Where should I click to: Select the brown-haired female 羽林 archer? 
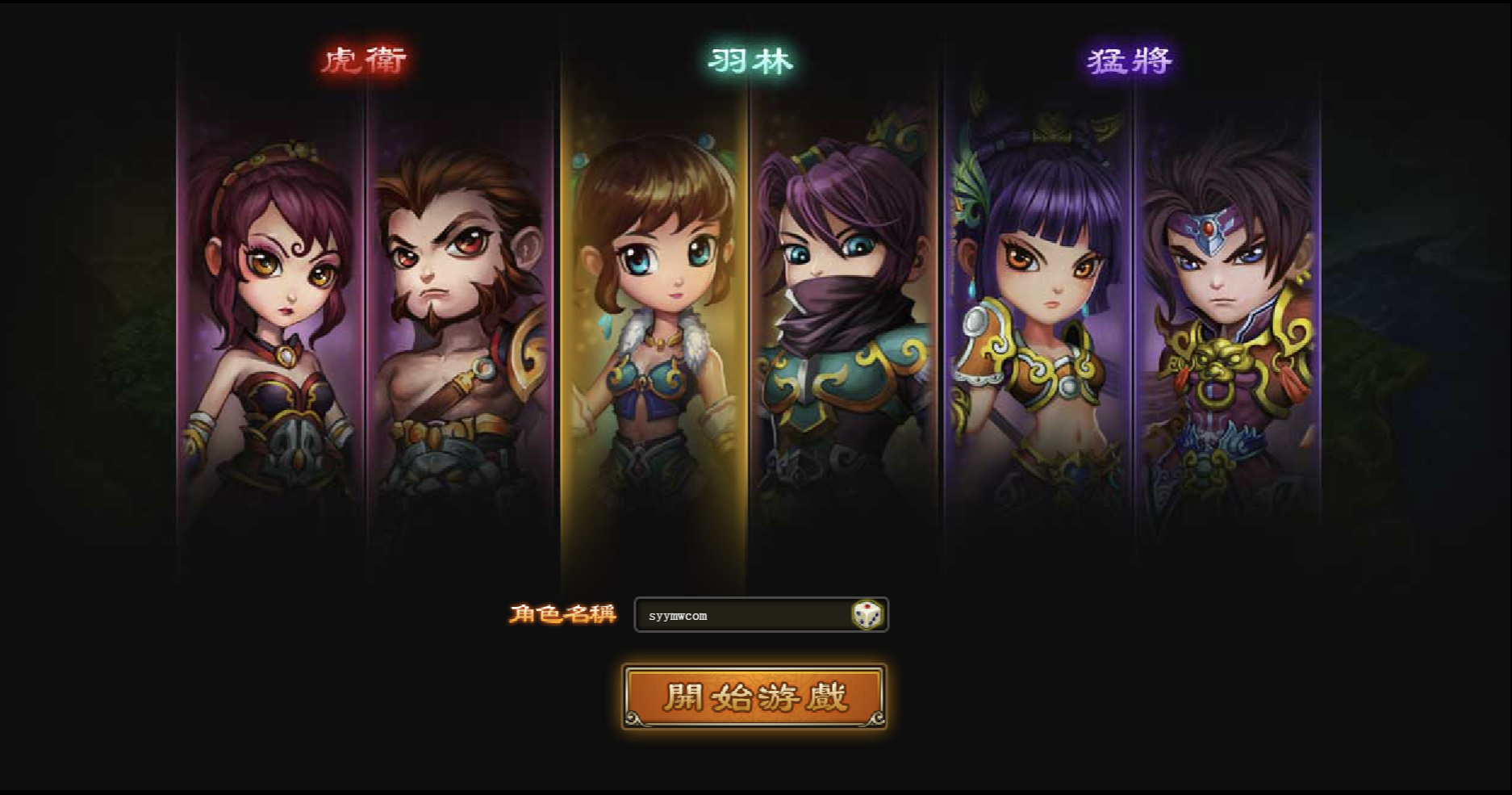click(654, 323)
